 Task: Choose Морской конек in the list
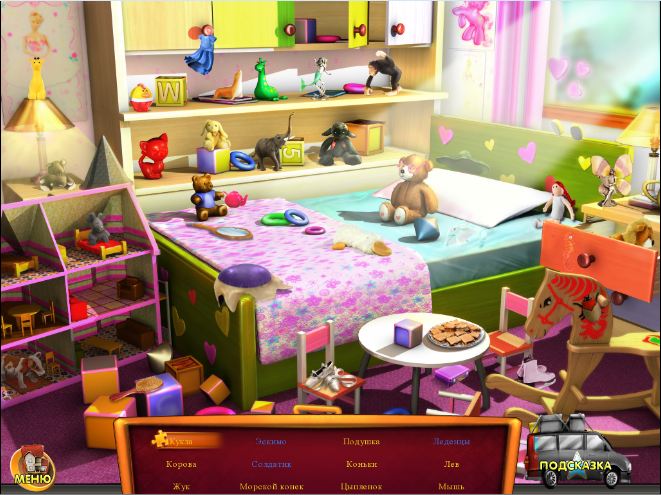271,486
